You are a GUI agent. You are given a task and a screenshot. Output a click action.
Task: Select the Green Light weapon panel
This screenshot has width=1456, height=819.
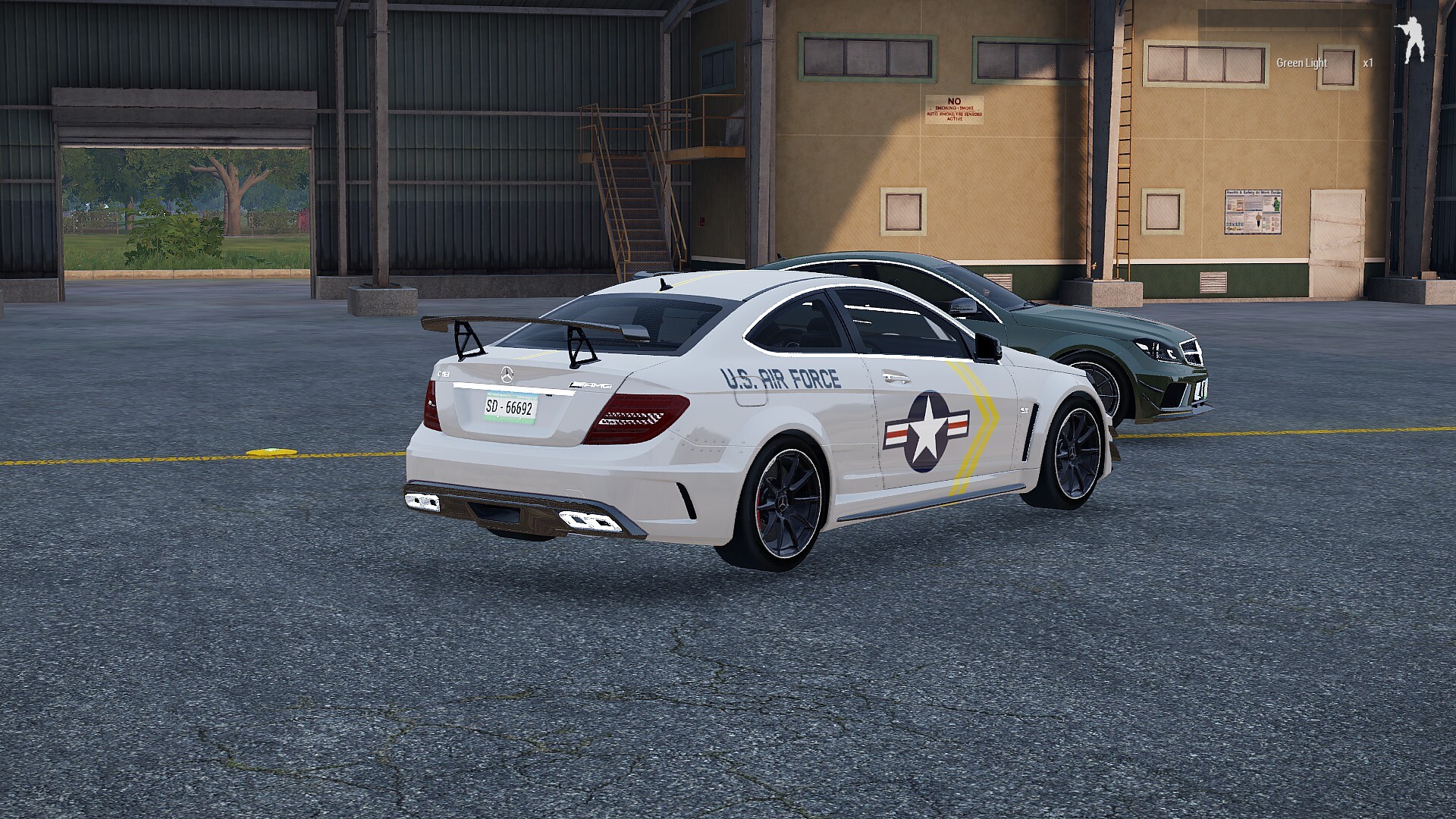(1301, 63)
